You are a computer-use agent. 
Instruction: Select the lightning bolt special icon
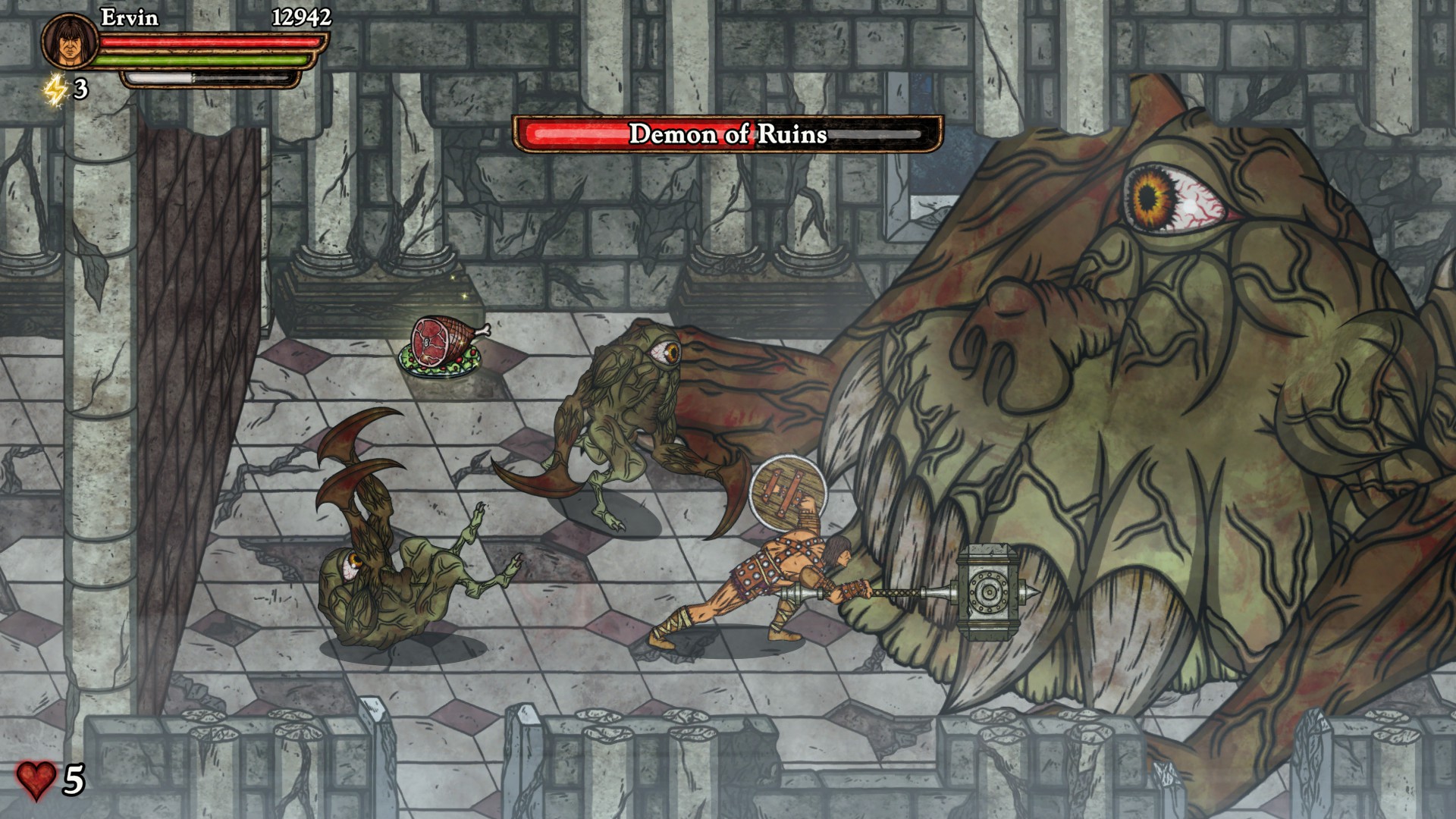(x=55, y=90)
